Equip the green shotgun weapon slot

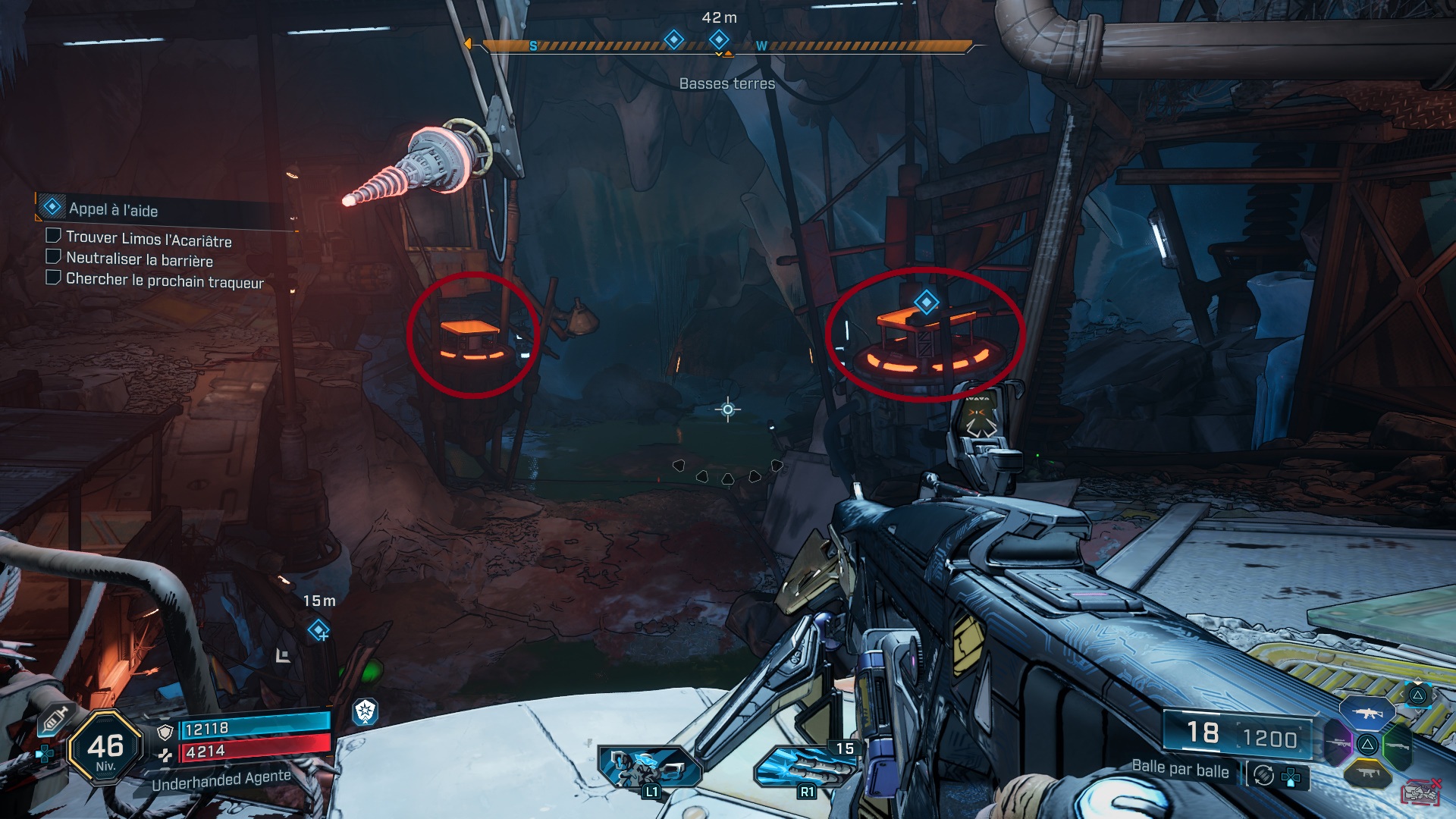click(1397, 746)
